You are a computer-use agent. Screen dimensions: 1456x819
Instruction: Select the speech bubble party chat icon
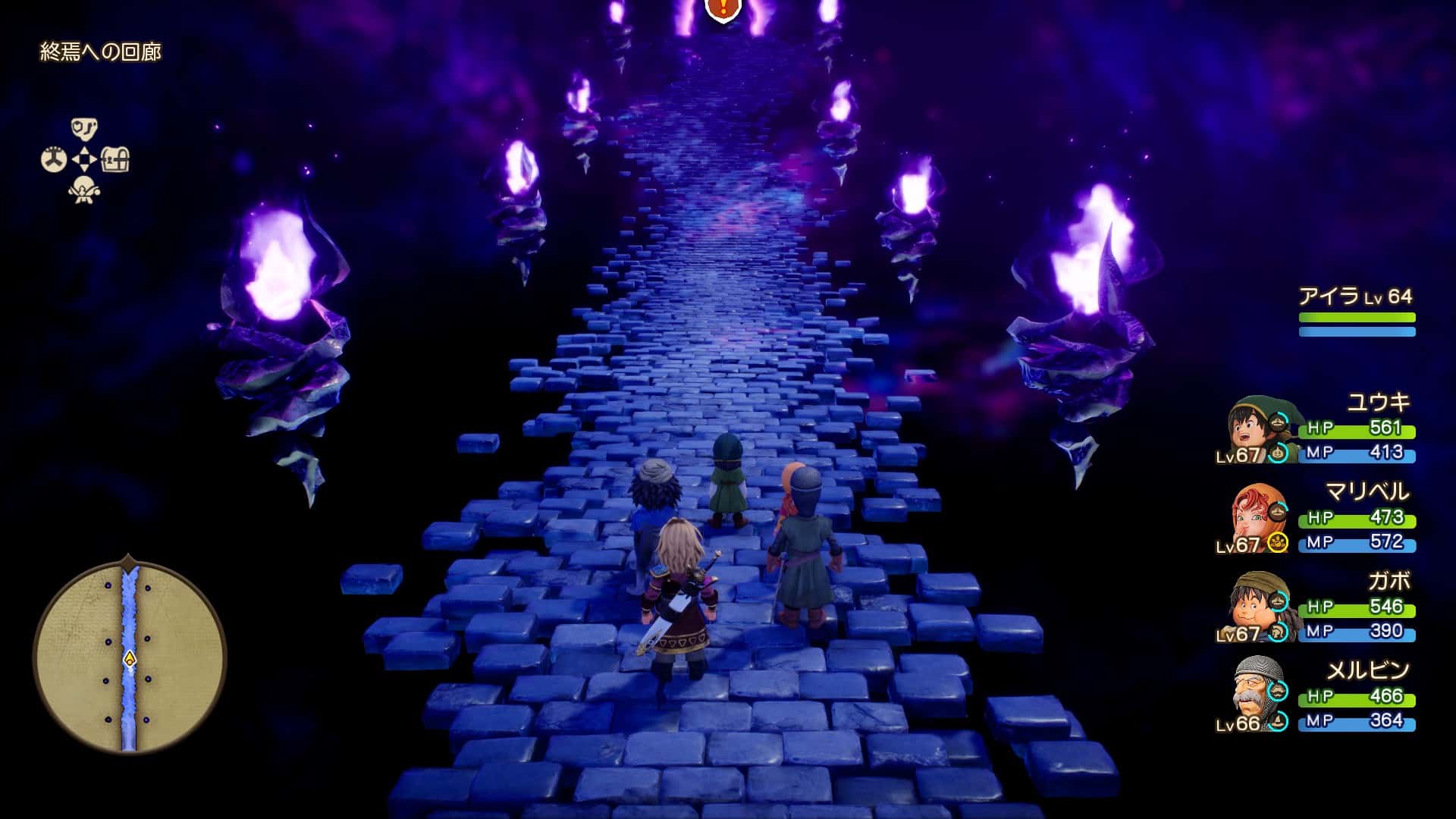pos(84,128)
